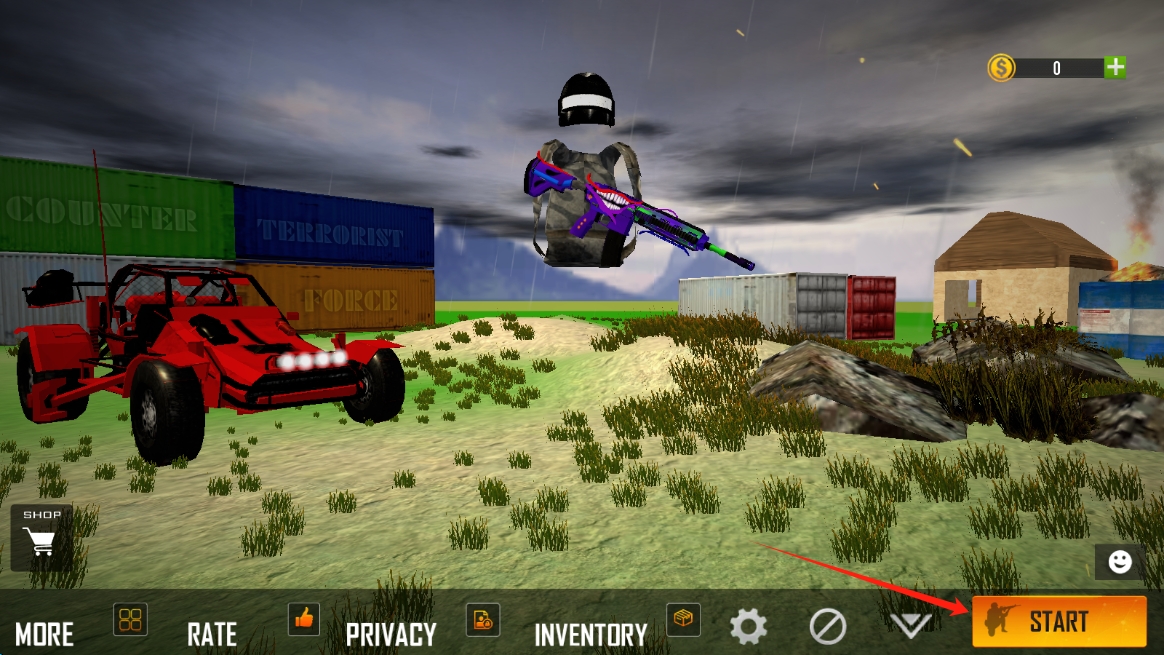Open the PRIVACY document icon
The width and height of the screenshot is (1164, 655).
483,620
